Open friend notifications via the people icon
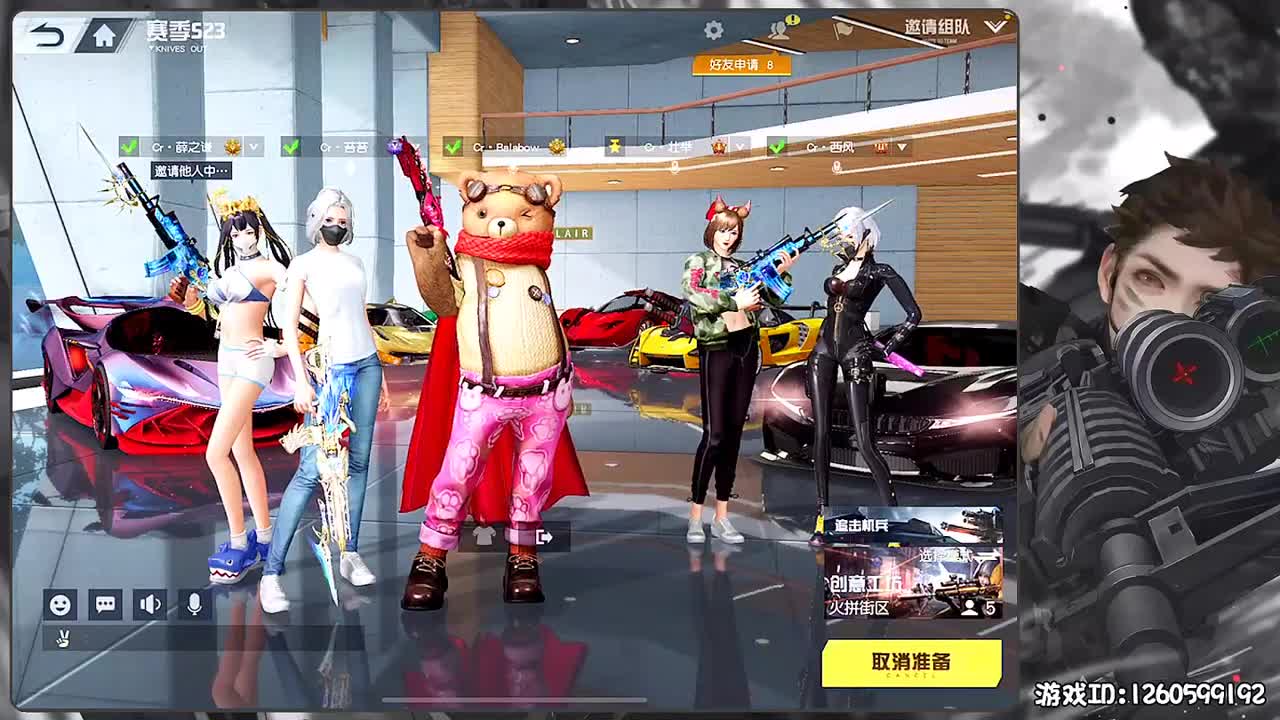 [x=777, y=29]
